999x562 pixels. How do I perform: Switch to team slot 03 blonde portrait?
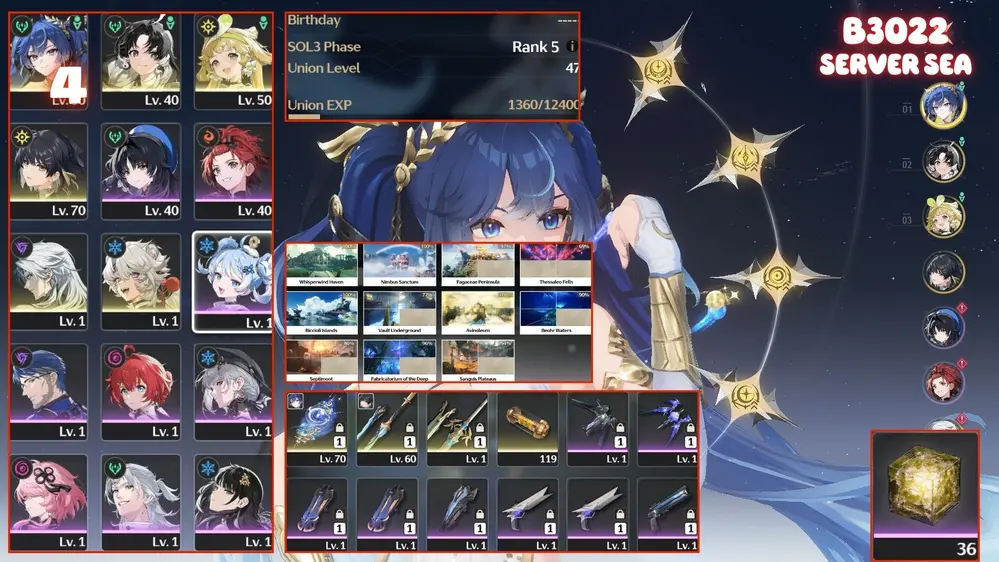tap(942, 217)
